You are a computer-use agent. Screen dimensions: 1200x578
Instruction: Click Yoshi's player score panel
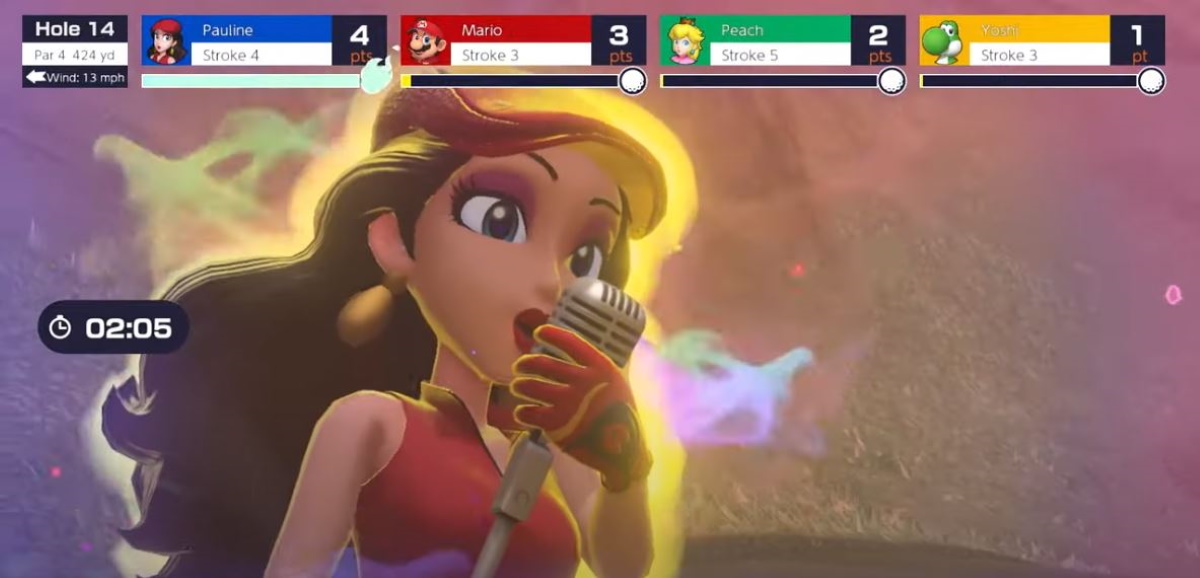pos(1041,42)
